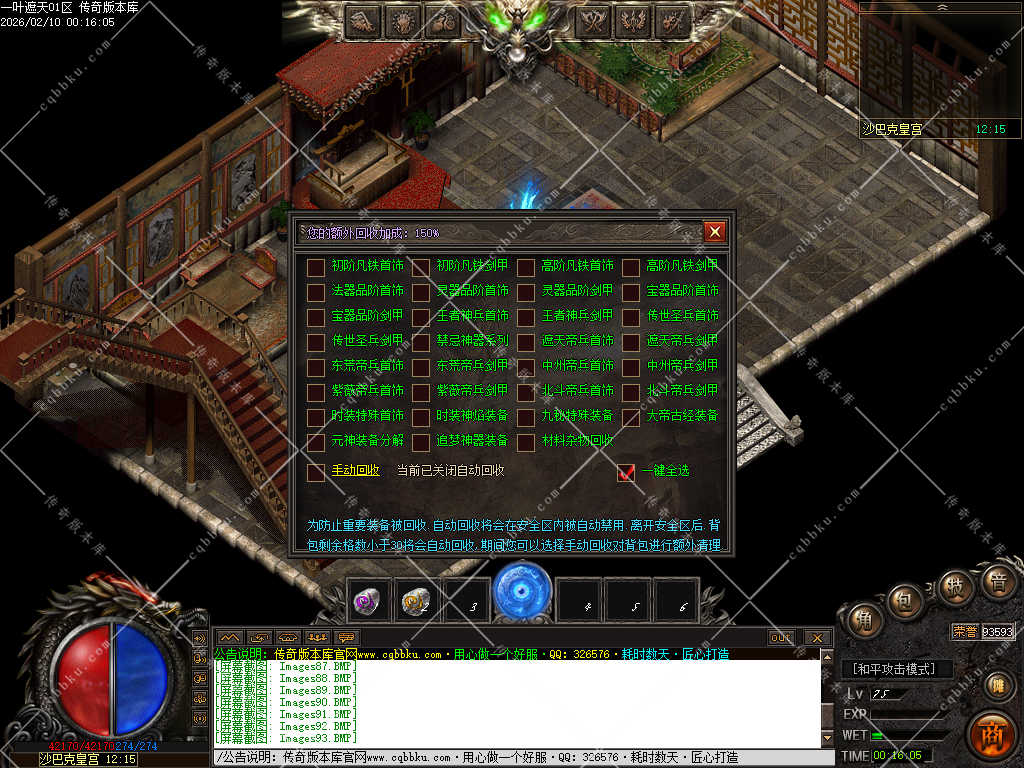Screen dimensions: 1024x768
Task: Check 中州帝兵首饰 for recycling
Action: pos(526,367)
